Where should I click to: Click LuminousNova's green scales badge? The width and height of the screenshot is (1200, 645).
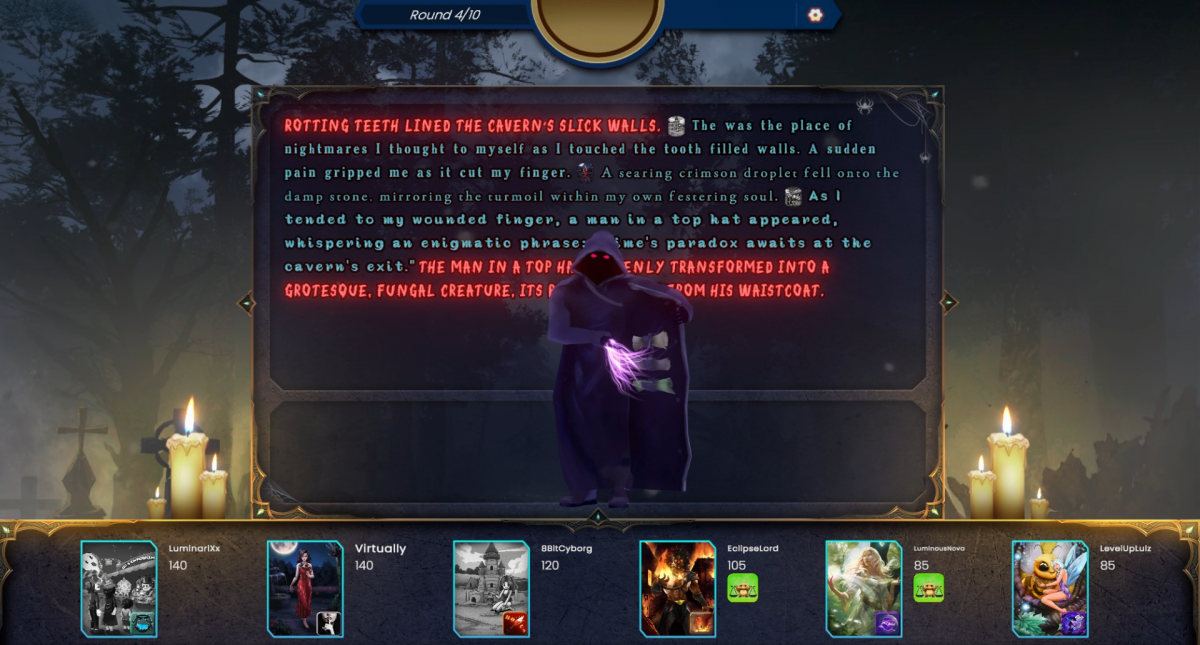point(929,588)
